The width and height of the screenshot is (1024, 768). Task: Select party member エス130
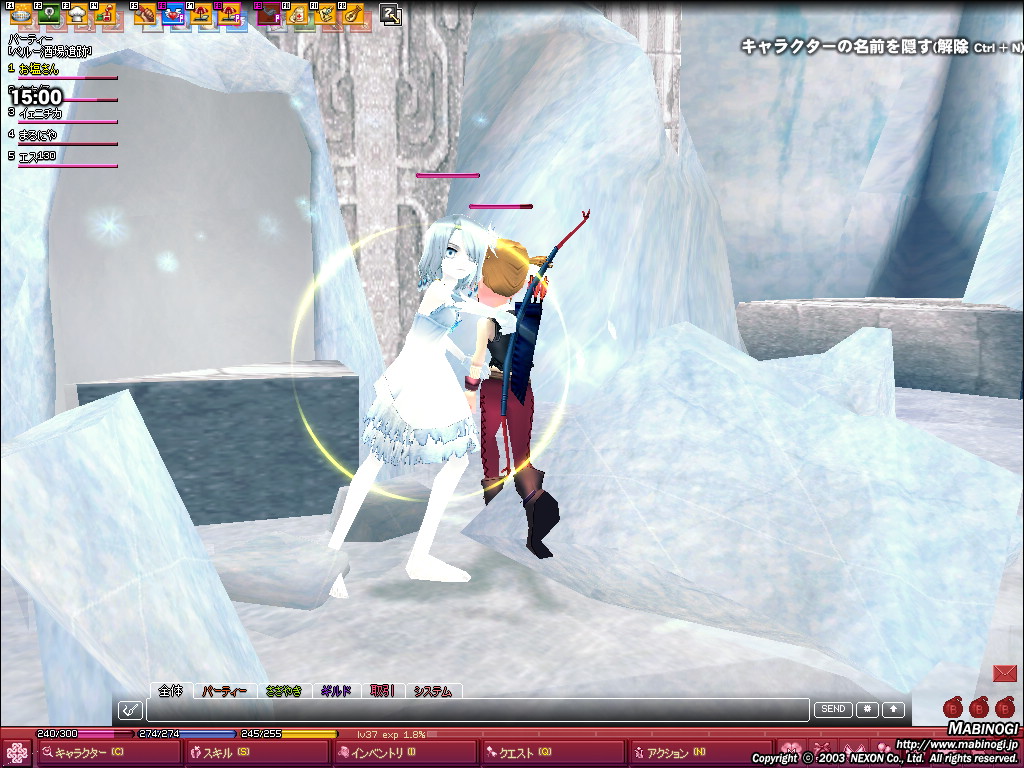pos(38,156)
